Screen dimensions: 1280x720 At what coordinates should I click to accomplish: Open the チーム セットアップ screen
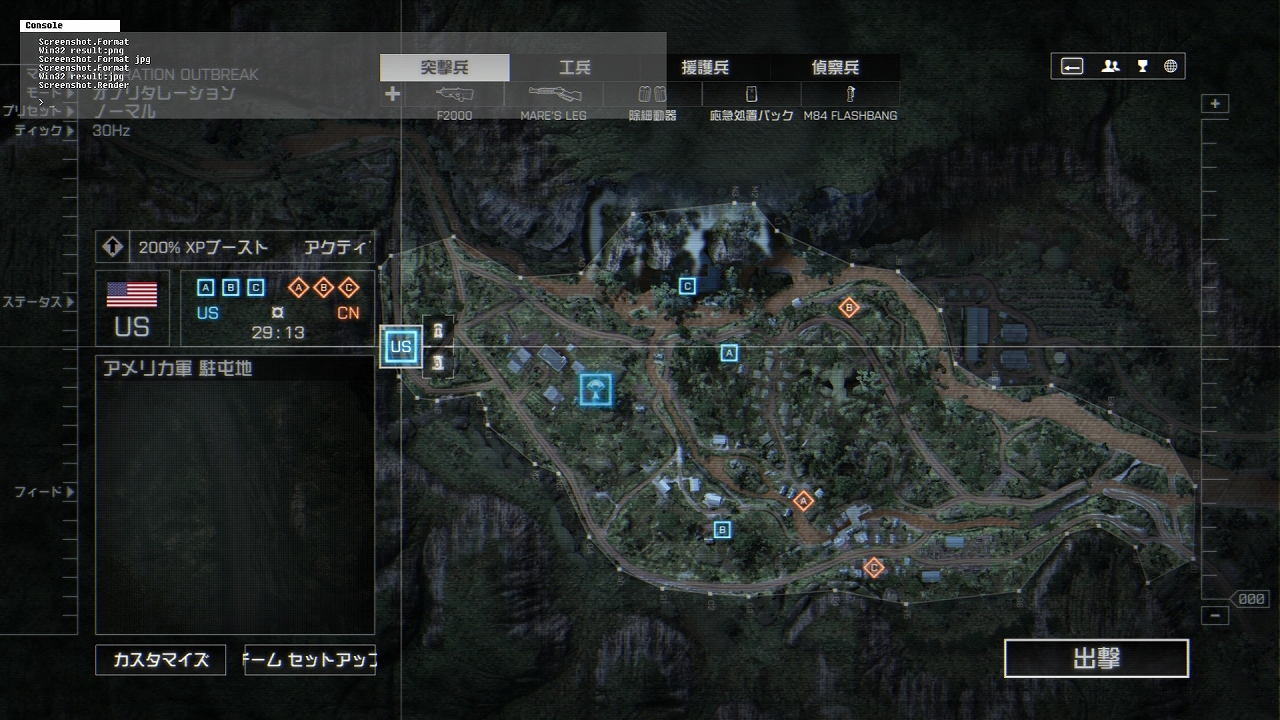(x=310, y=660)
